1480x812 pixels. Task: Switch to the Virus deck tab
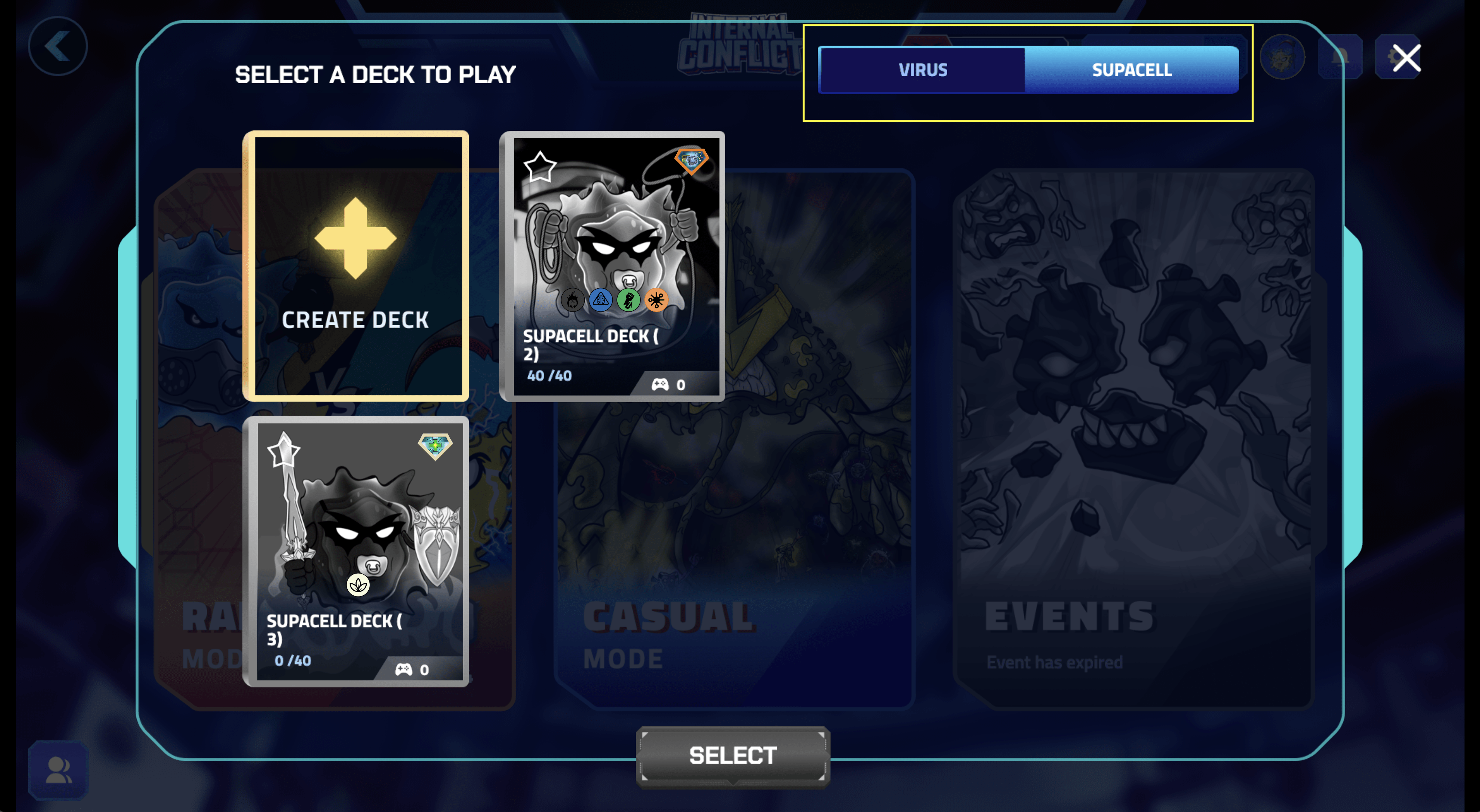(x=922, y=70)
